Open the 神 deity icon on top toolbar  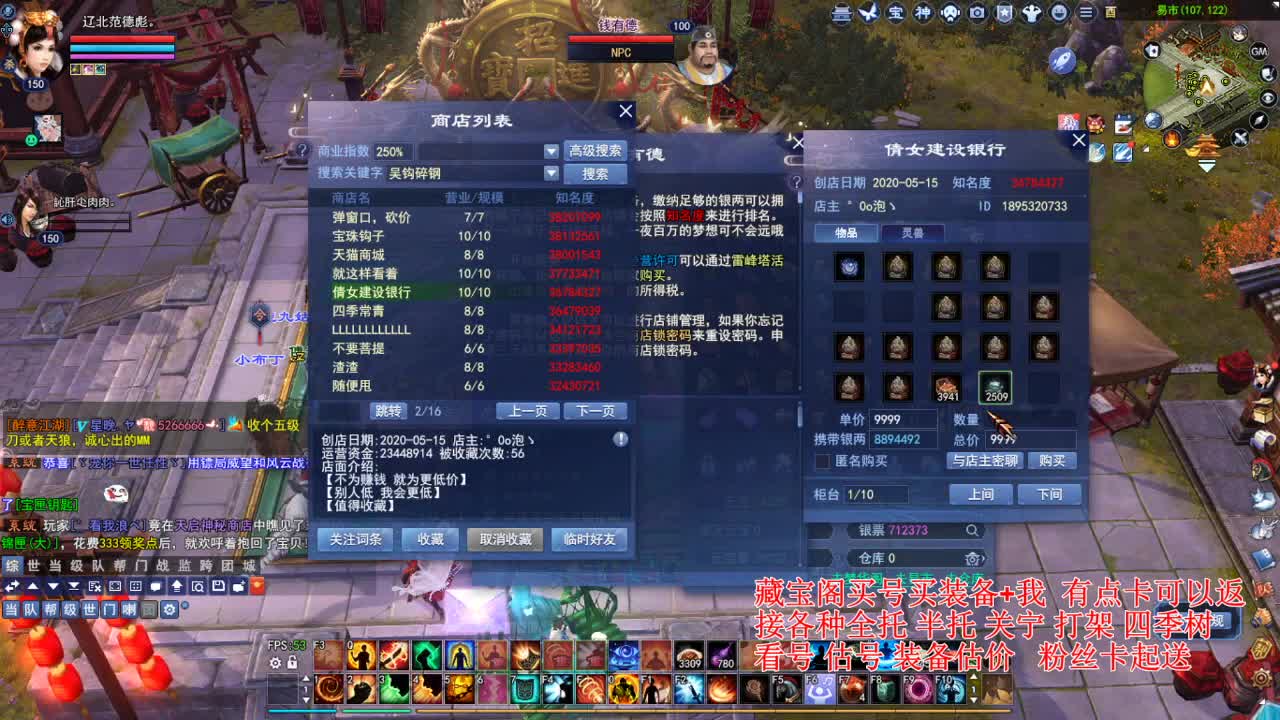pyautogui.click(x=925, y=13)
